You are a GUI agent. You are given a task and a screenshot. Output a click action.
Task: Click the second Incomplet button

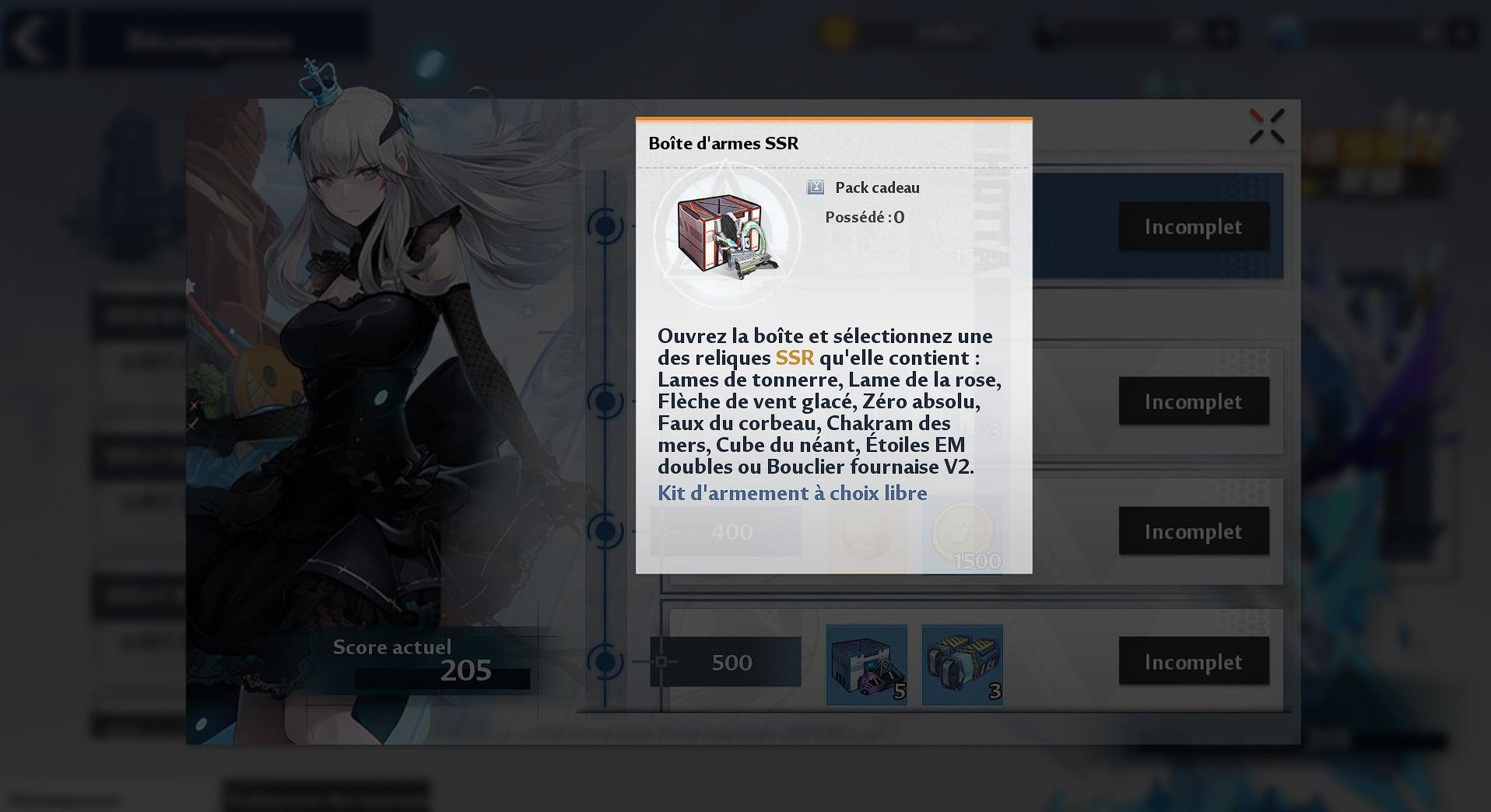click(1194, 402)
